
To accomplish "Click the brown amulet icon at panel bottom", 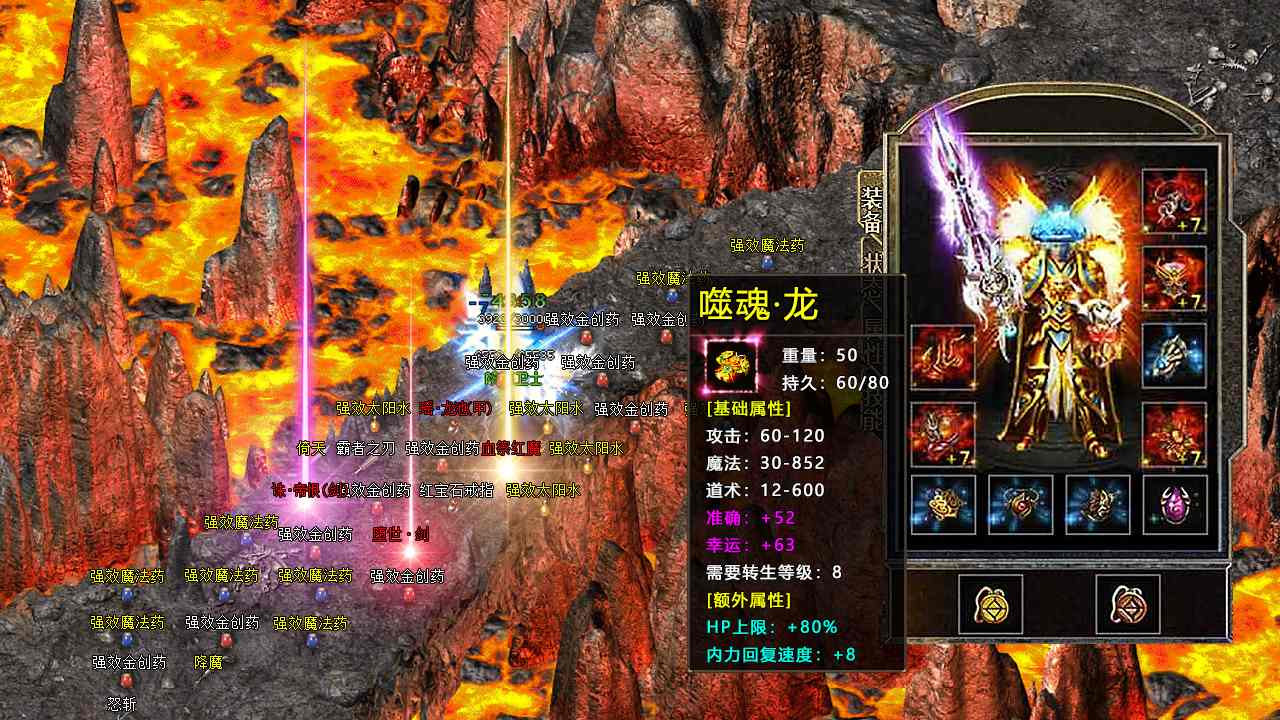I will pos(1128,603).
